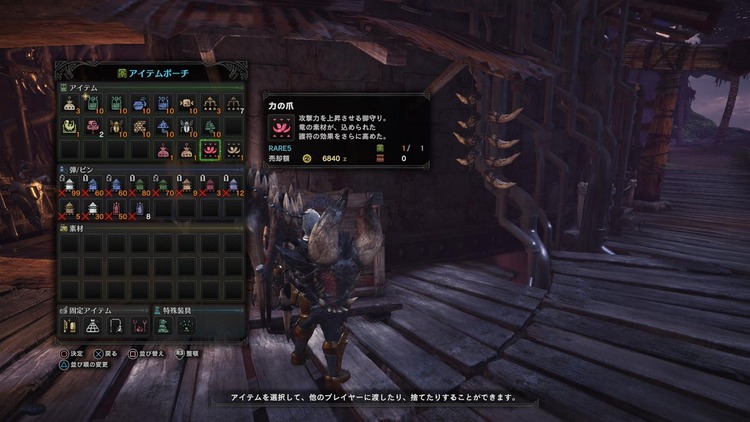The image size is (750, 422).
Task: Select the green ammo stack of 80
Action: click(x=140, y=184)
